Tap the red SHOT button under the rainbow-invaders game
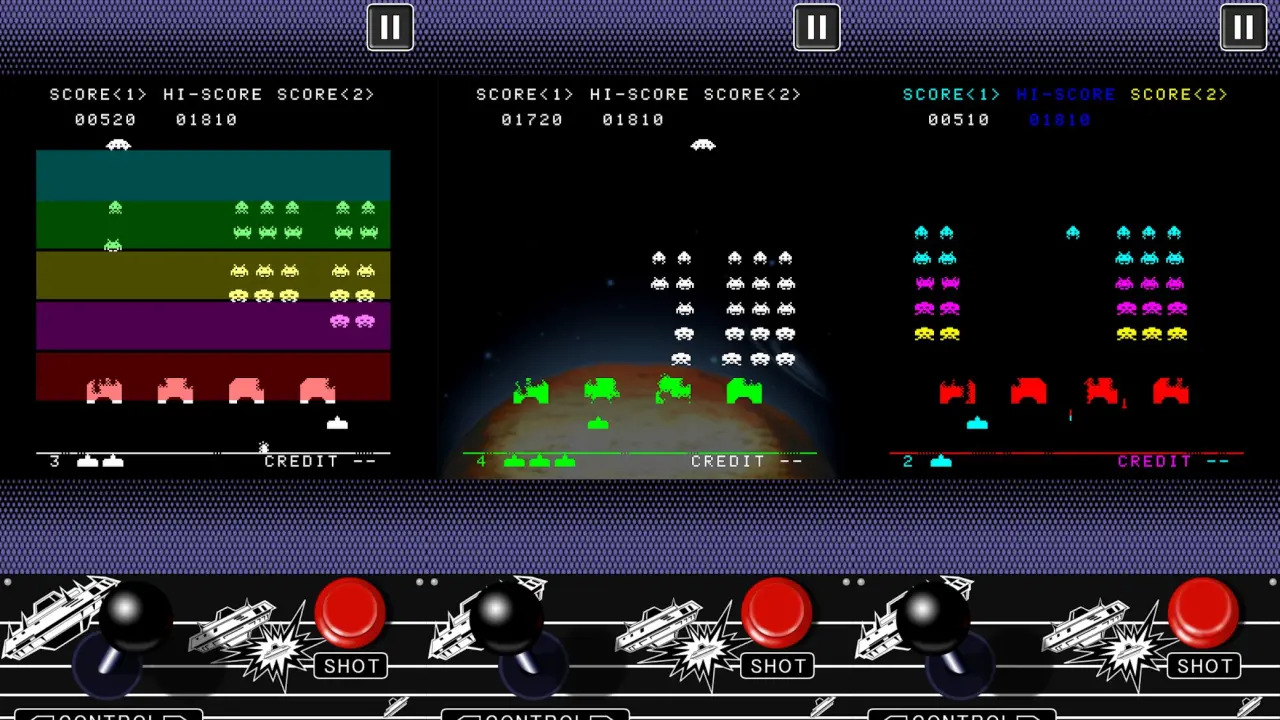This screenshot has height=720, width=1280. pos(1203,612)
